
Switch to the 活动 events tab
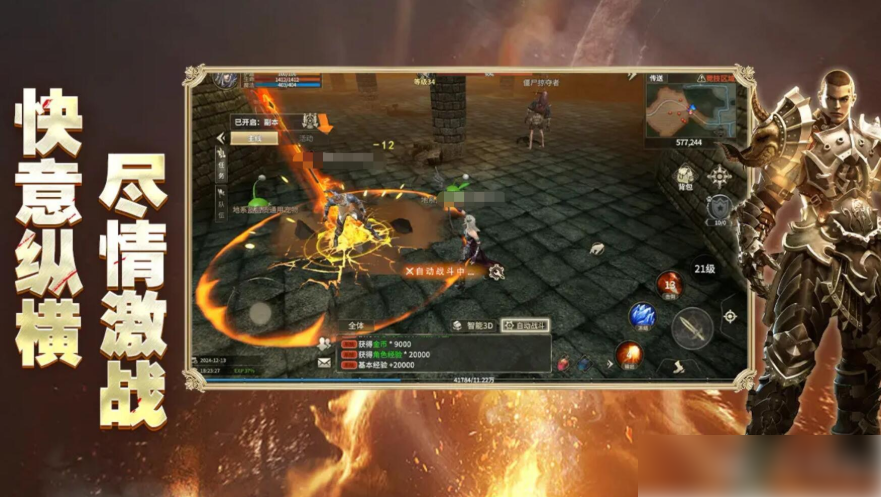coord(306,139)
